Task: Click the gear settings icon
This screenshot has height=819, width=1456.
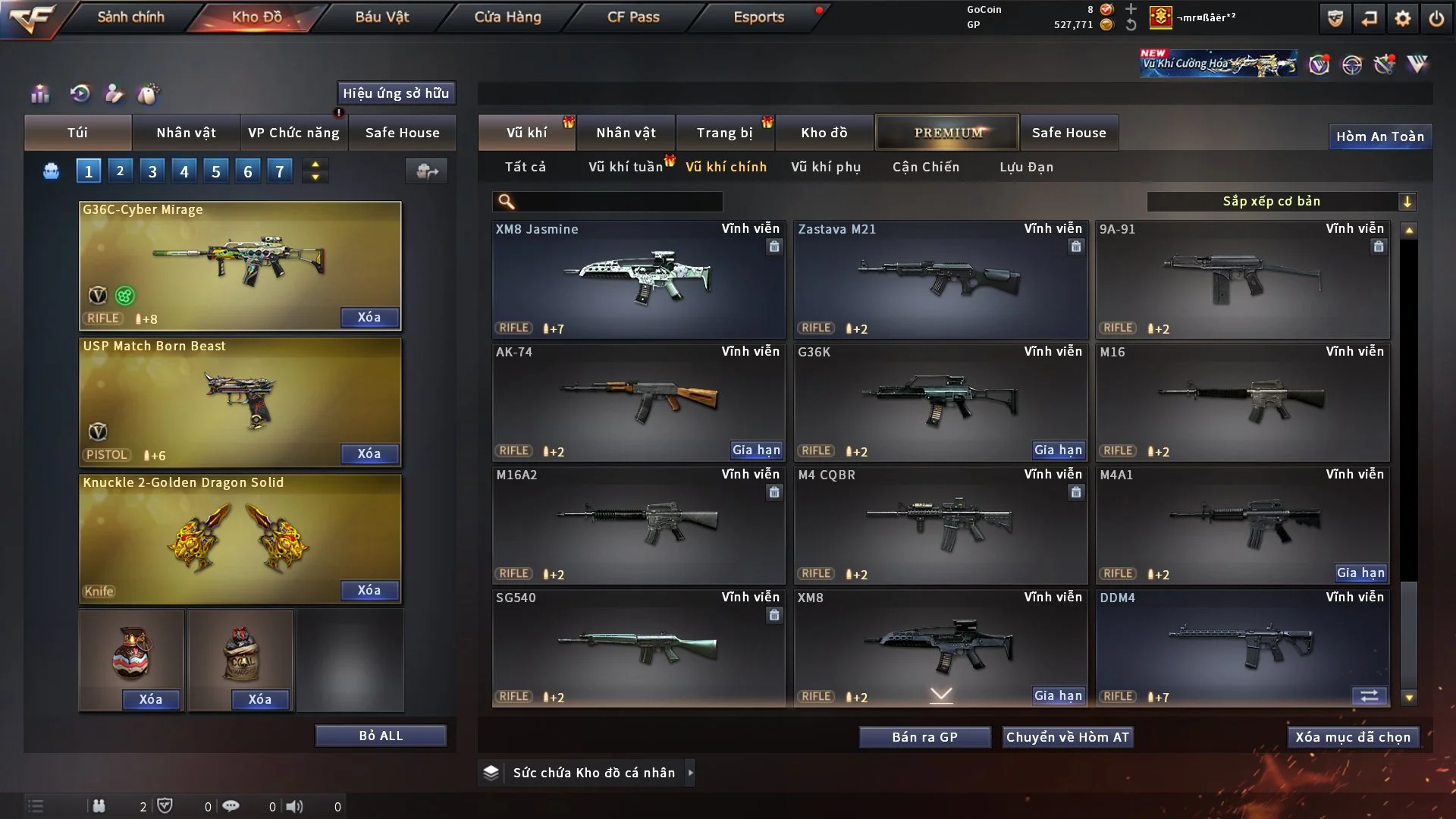Action: [1402, 18]
